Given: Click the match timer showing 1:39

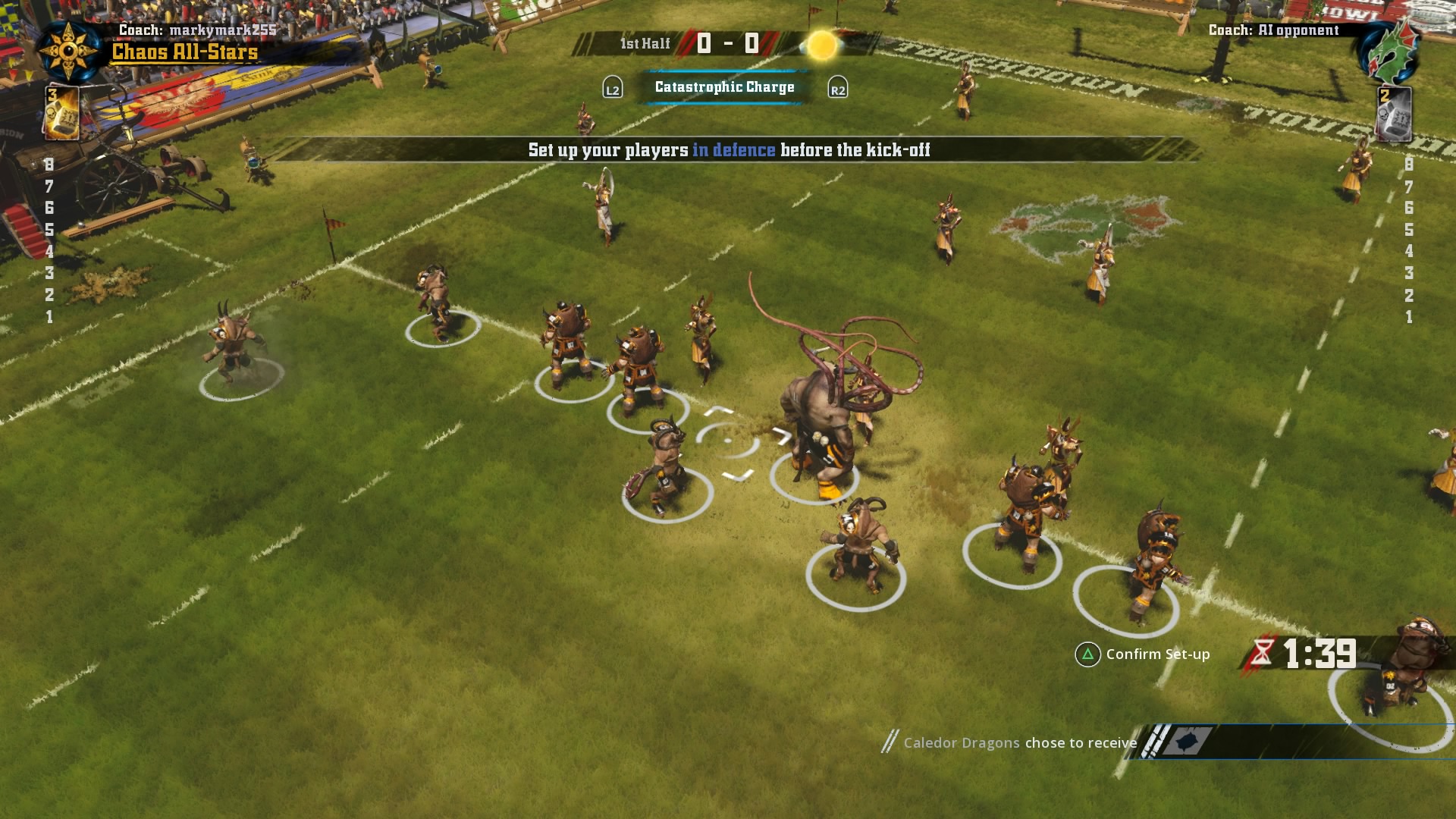Looking at the screenshot, I should [1318, 654].
